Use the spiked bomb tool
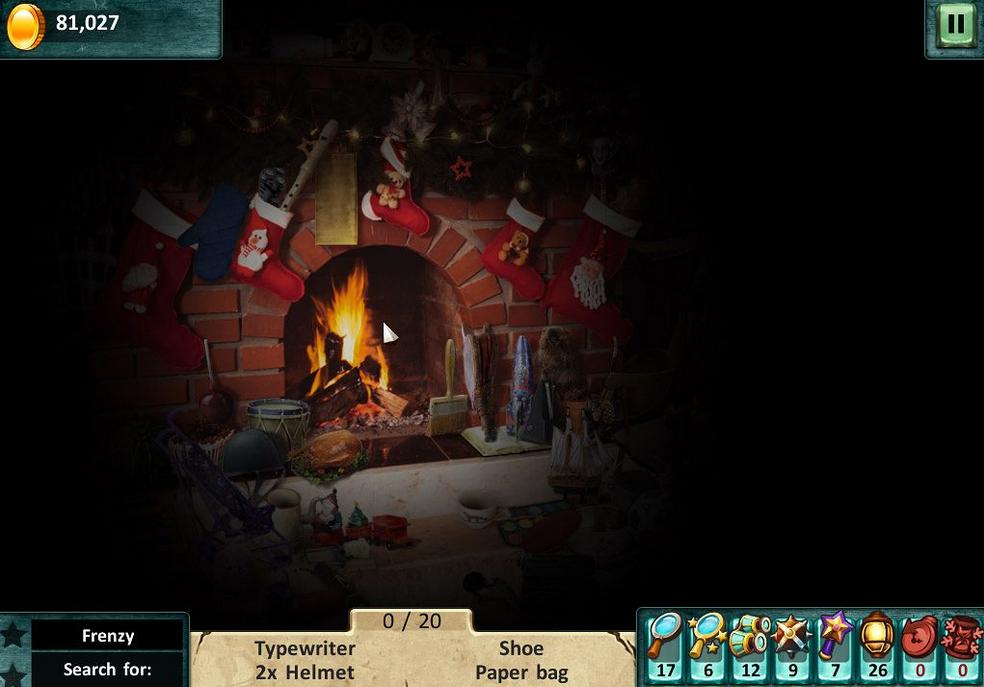Viewport: 984px width, 687px height. point(792,636)
